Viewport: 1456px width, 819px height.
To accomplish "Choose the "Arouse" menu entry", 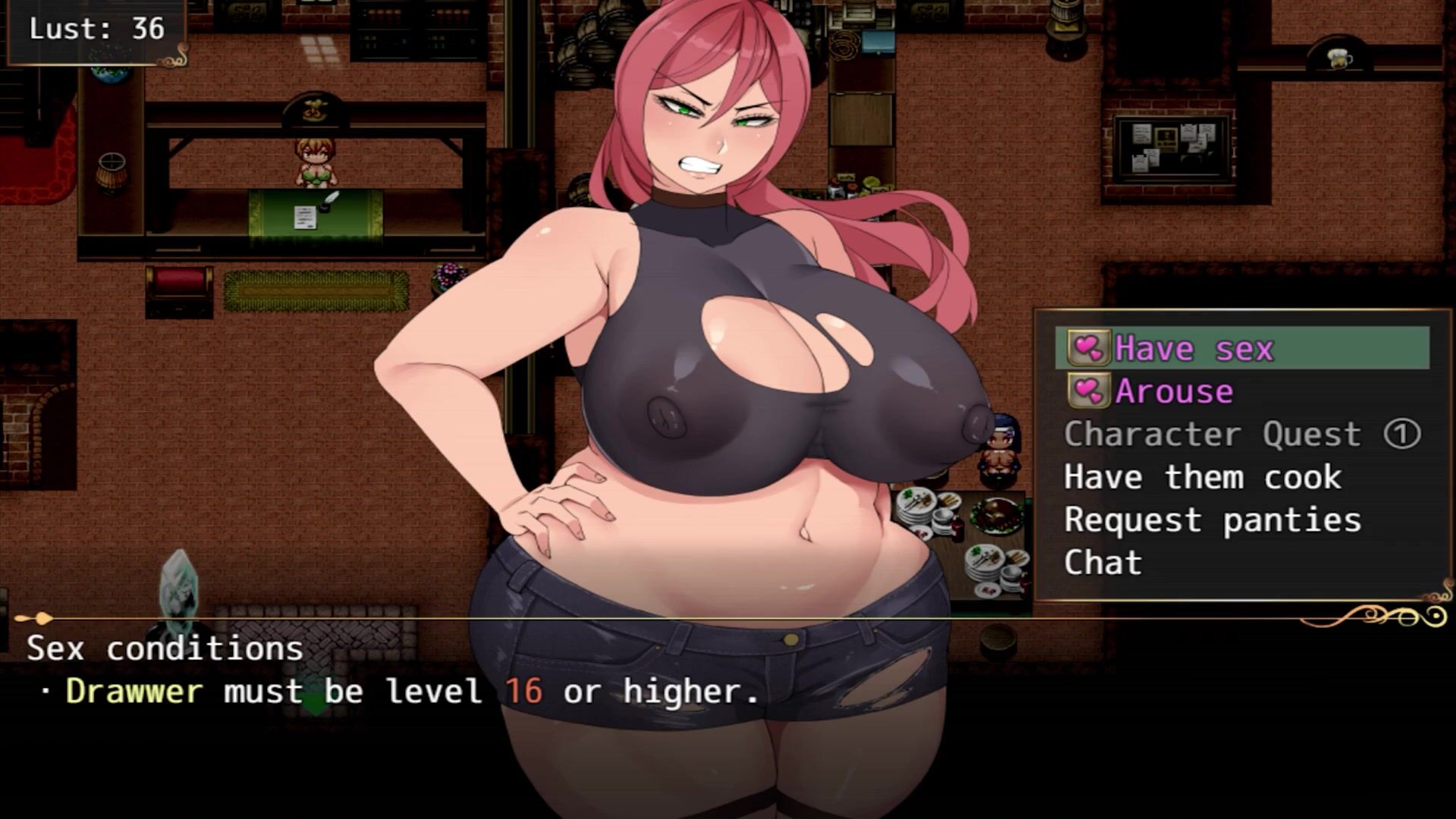I will pyautogui.click(x=1174, y=391).
